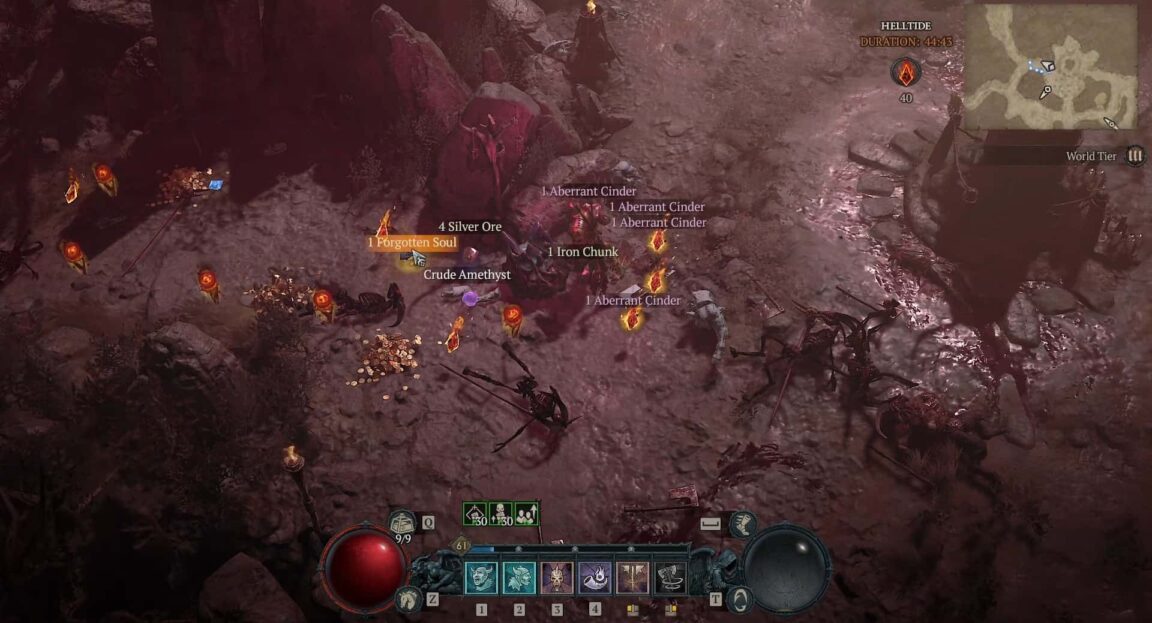Cast the skull skill in the hotbar
Viewport: 1152px width, 623px height.
coord(557,578)
